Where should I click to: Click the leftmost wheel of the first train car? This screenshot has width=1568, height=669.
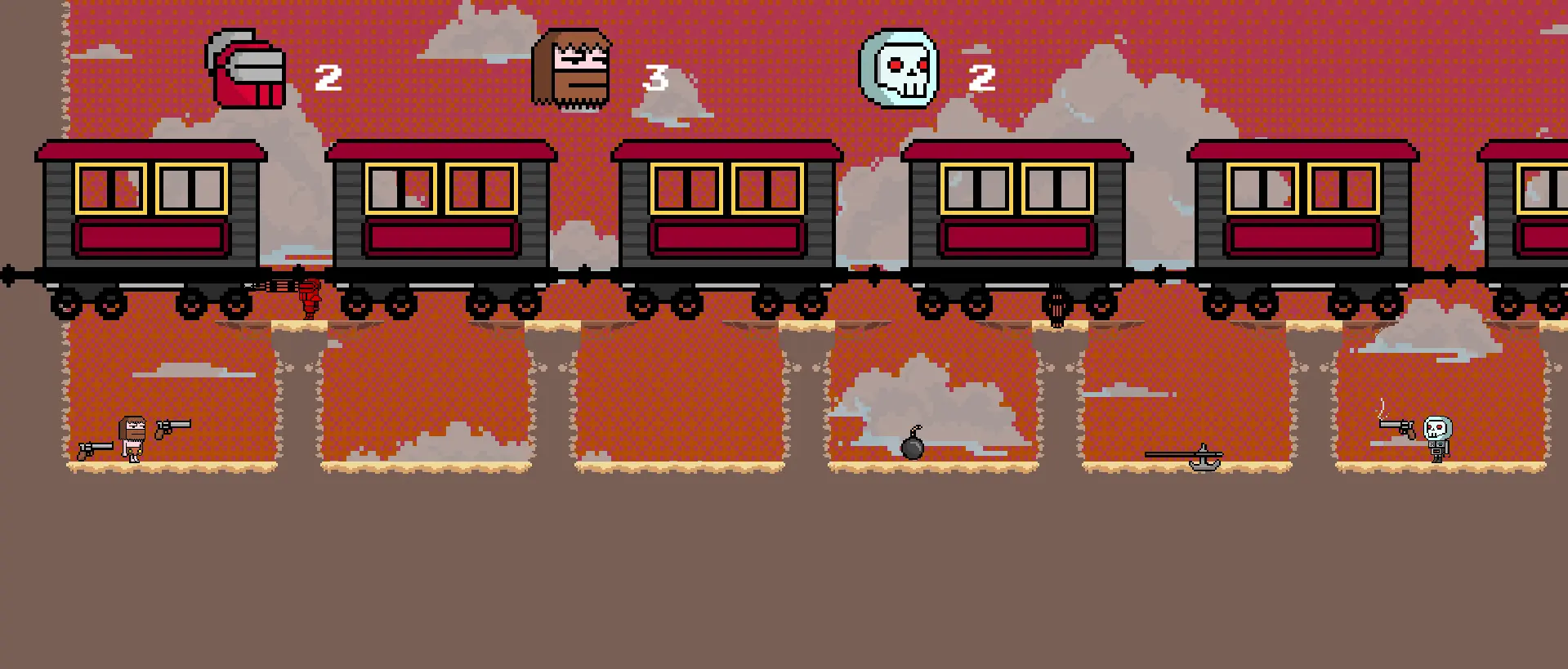[x=64, y=304]
